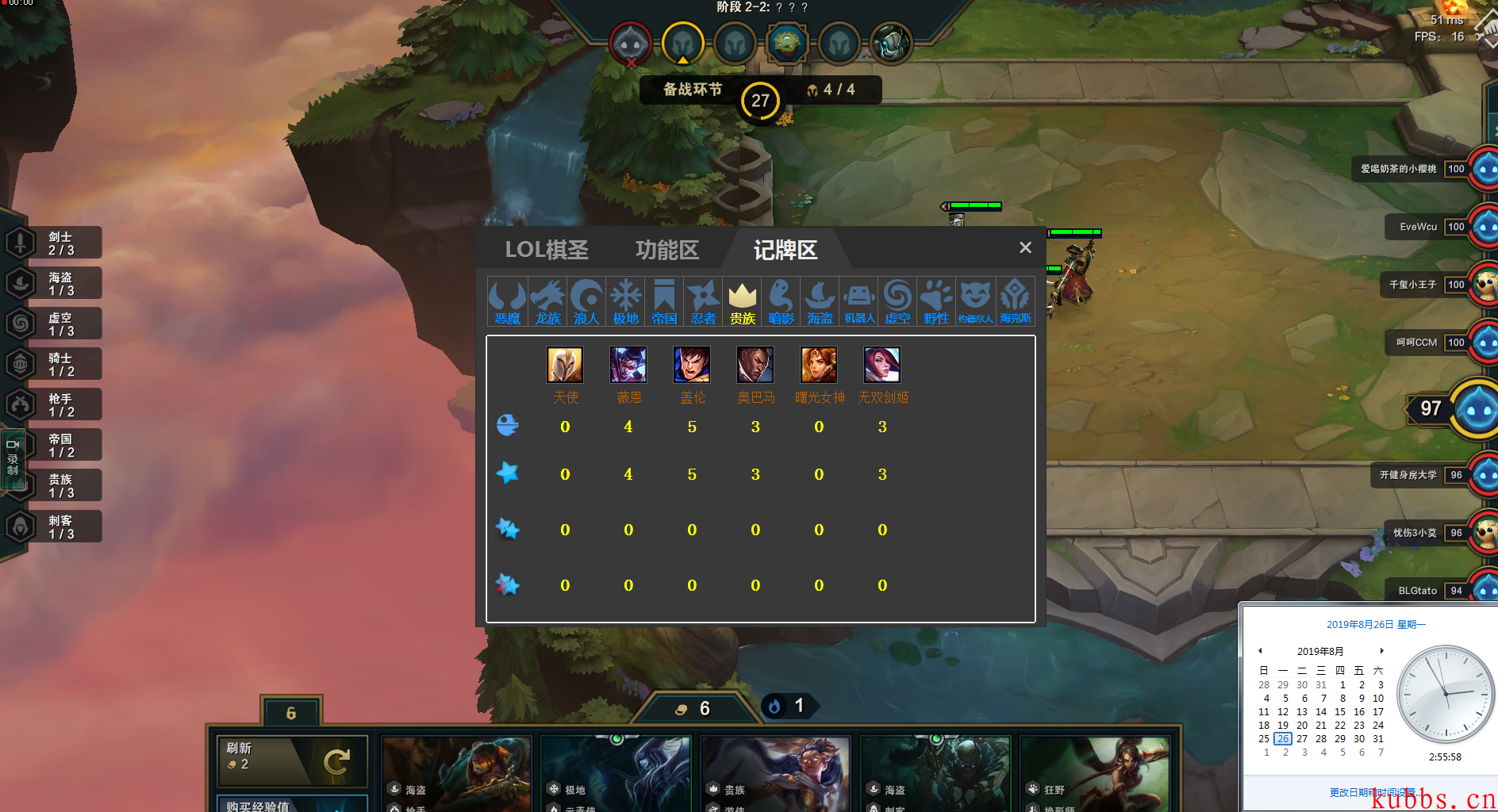
Task: Click the 刷新 shop refresh button
Action: (292, 760)
